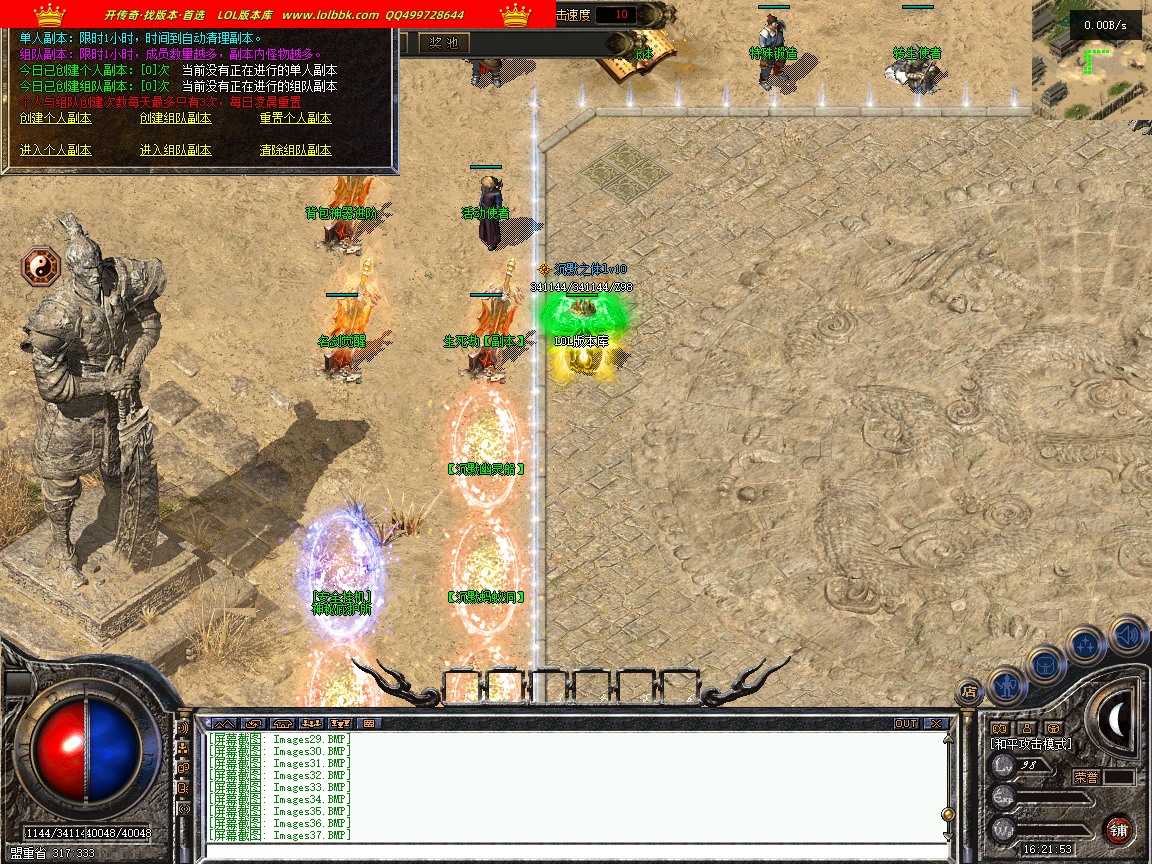Open the 奖池 prize pool button
Image resolution: width=1152 pixels, height=864 pixels.
(443, 42)
